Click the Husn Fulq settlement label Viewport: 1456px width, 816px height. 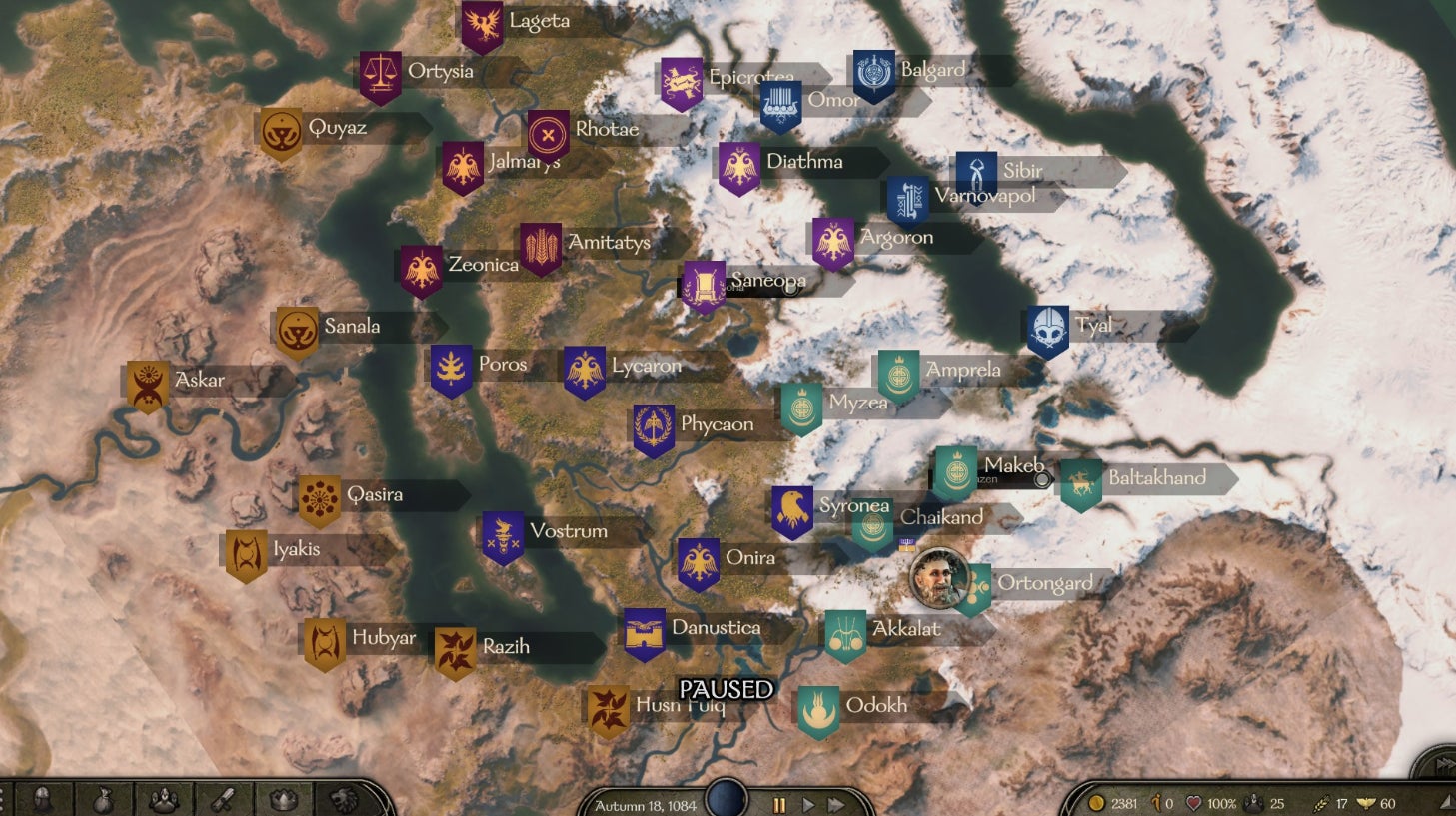[x=681, y=704]
